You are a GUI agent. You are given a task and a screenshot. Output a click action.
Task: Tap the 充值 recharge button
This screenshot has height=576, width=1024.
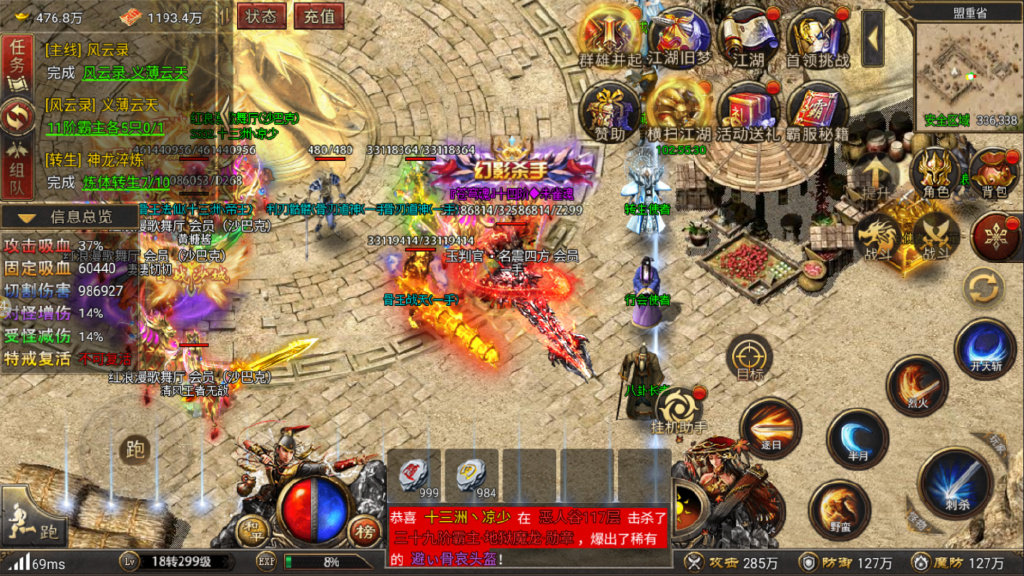[x=320, y=16]
